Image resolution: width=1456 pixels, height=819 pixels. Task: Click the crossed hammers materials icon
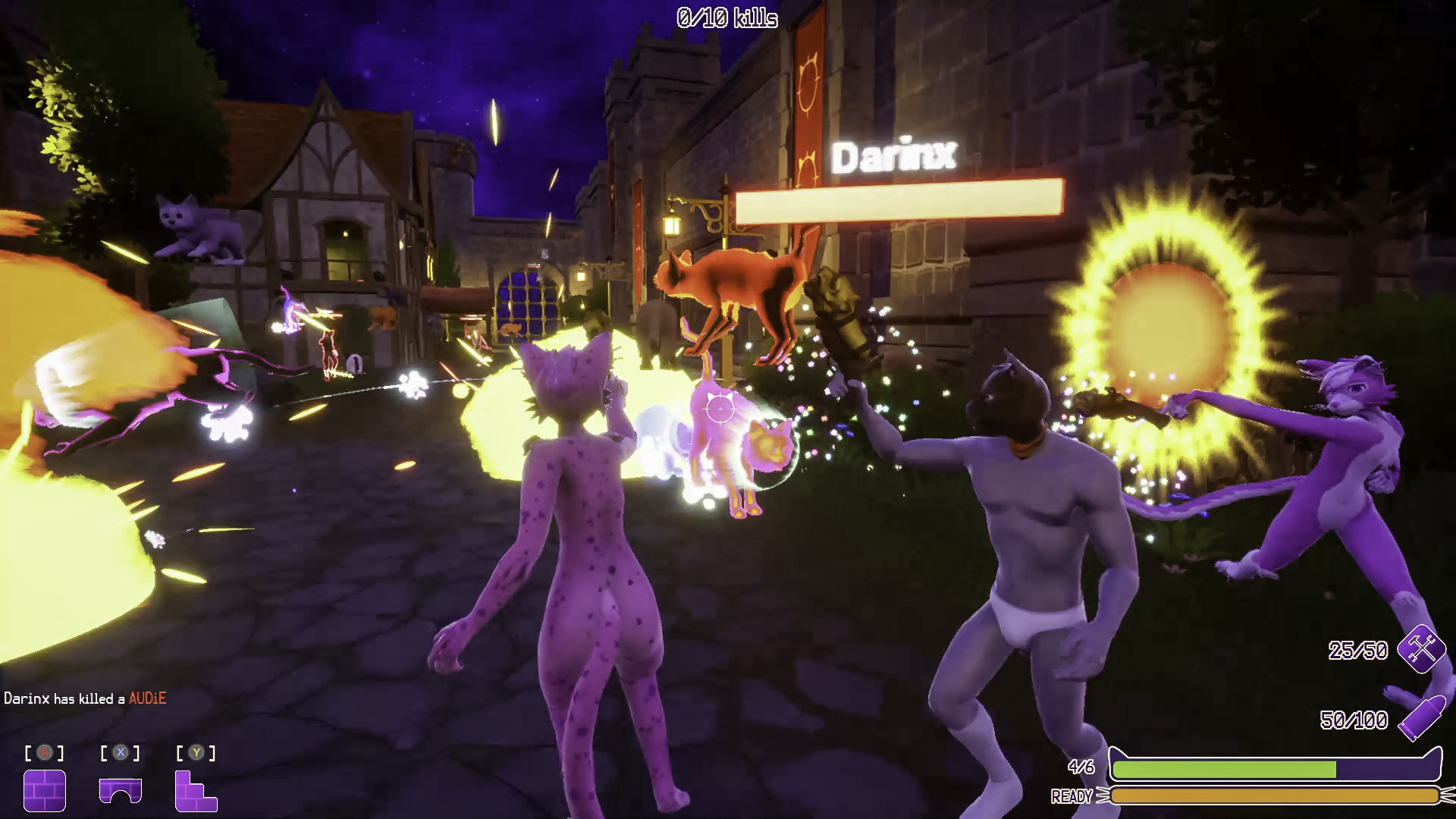pyautogui.click(x=1422, y=648)
